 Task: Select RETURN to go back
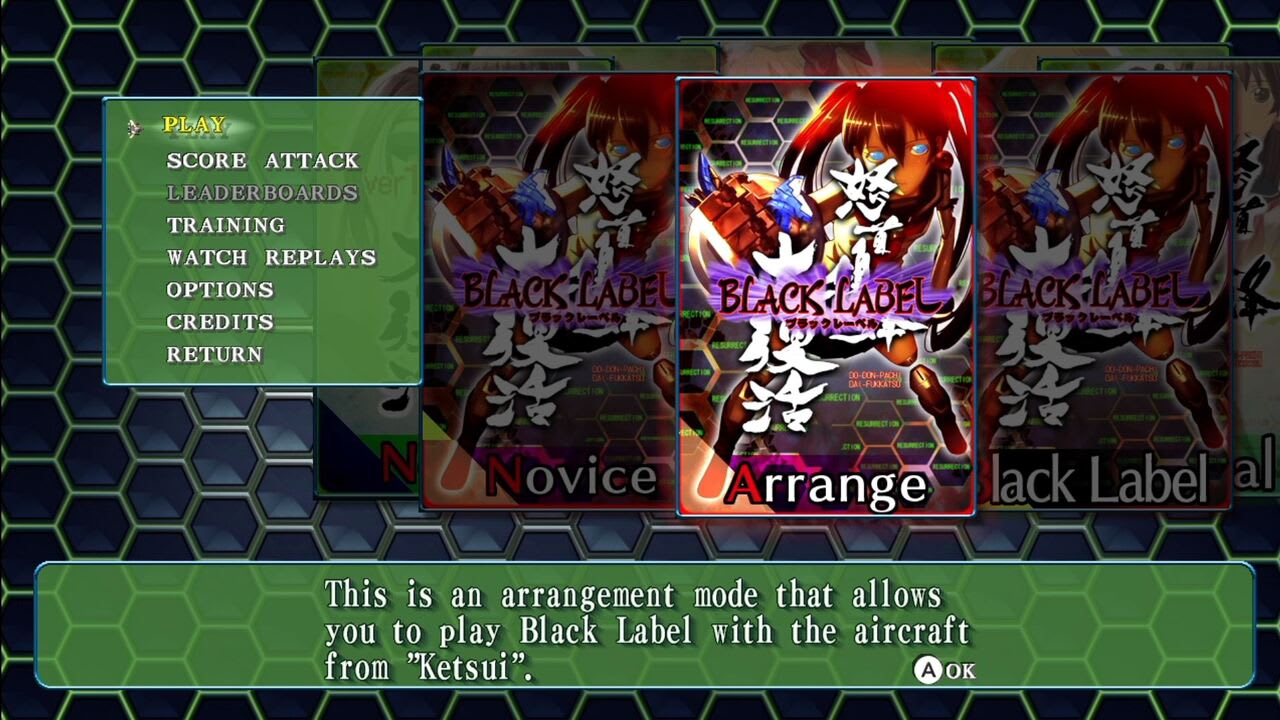tap(216, 354)
